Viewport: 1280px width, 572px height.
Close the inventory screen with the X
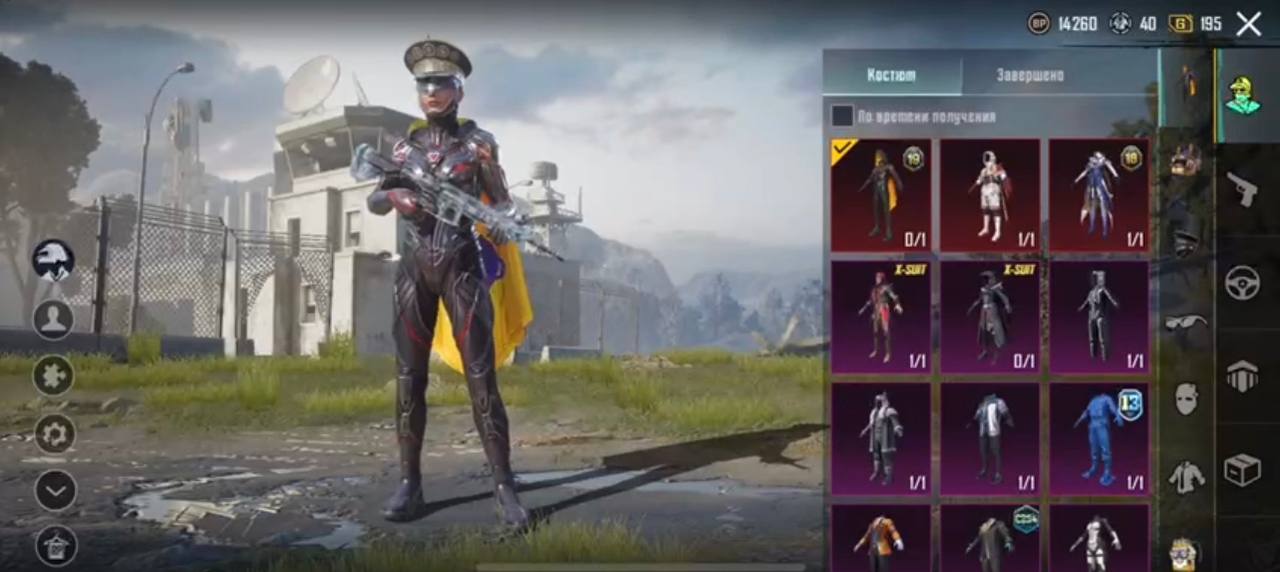[x=1248, y=24]
